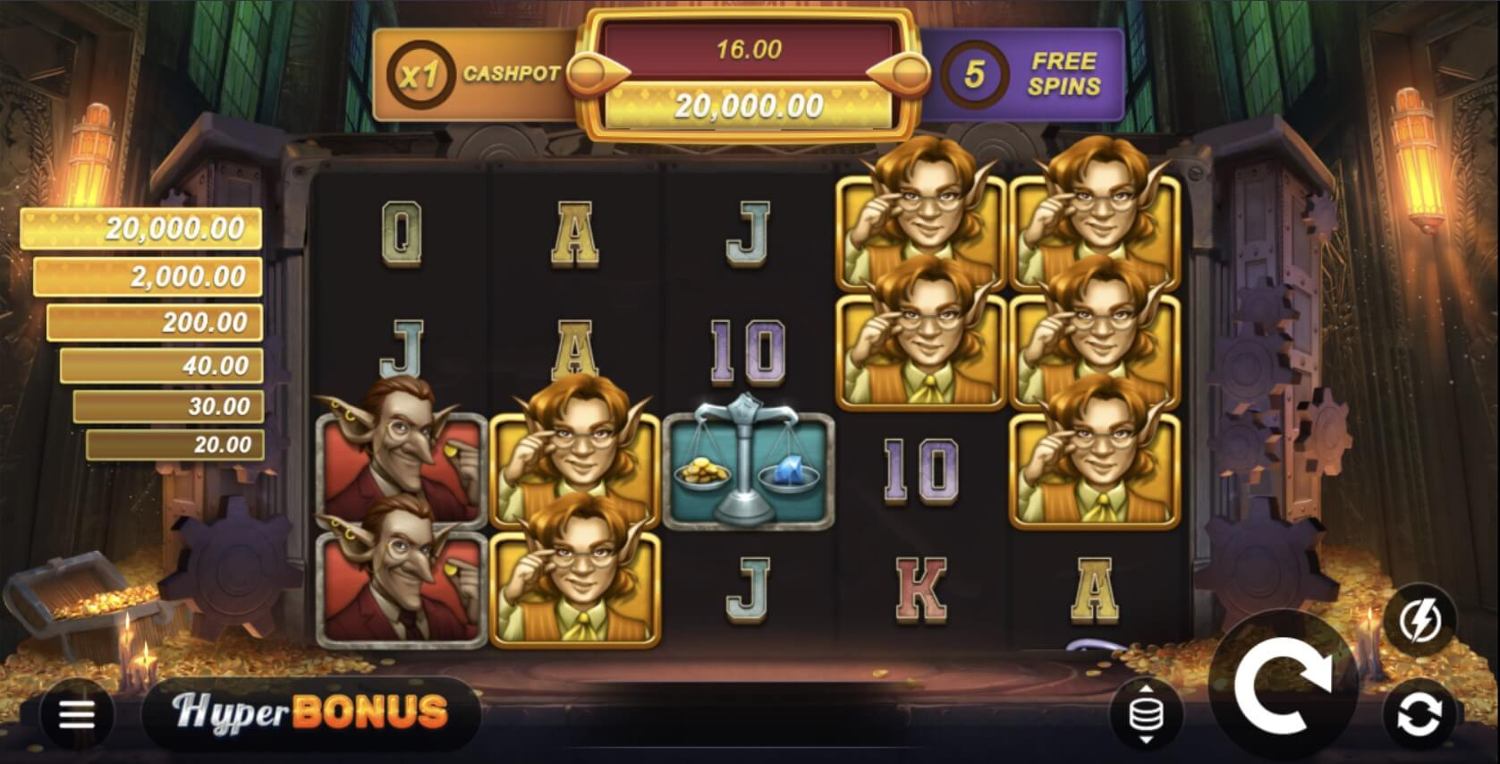Viewport: 1500px width, 764px height.
Task: Adjust the bet with the coin stack button
Action: pos(1146,715)
